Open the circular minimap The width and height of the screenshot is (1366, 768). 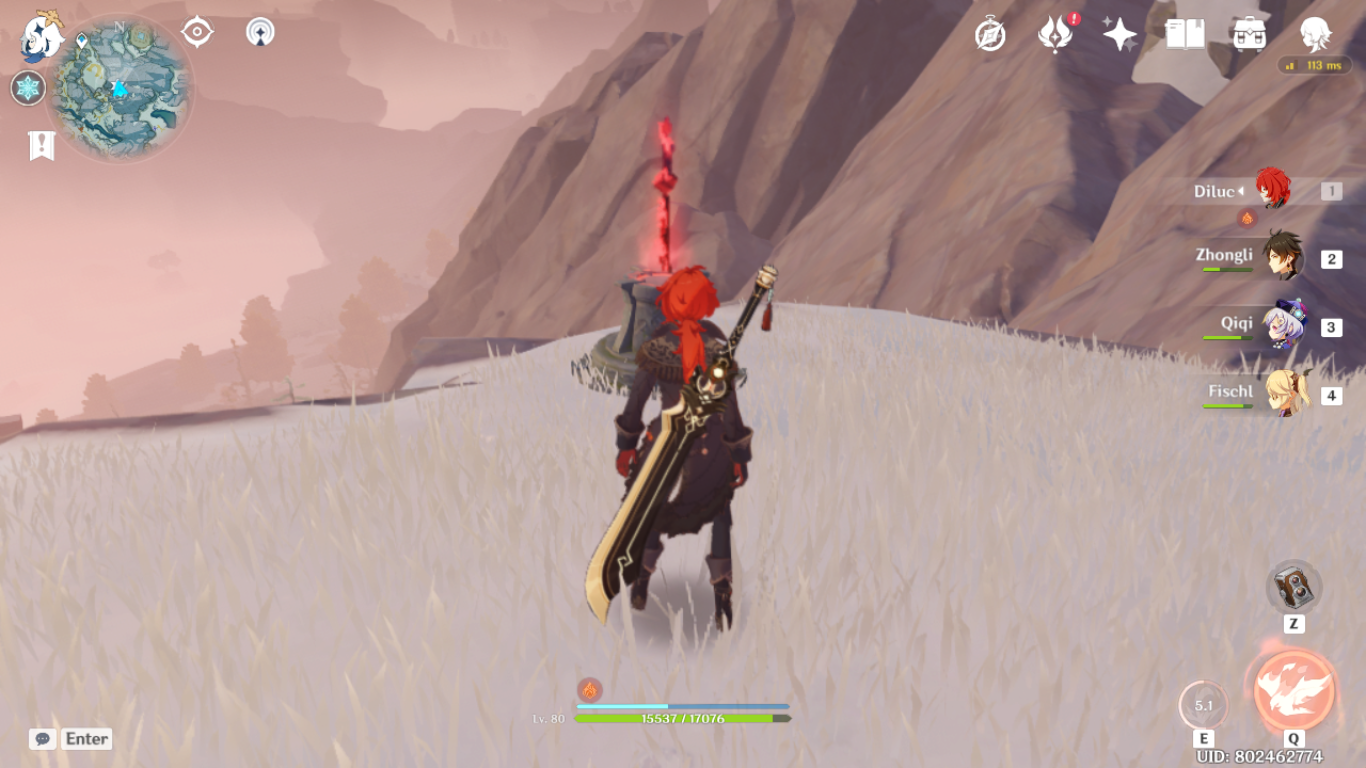click(x=120, y=88)
